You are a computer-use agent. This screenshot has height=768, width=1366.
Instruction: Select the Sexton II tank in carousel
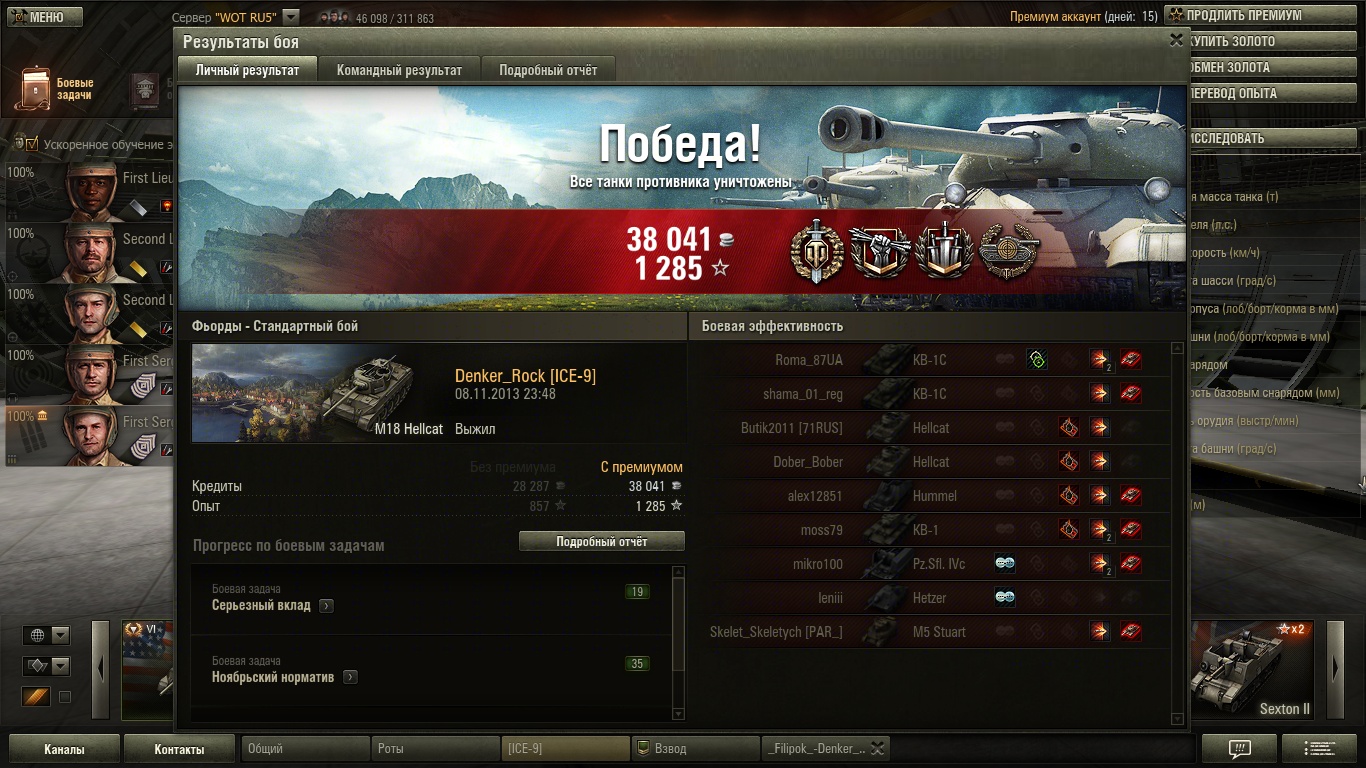(1254, 670)
